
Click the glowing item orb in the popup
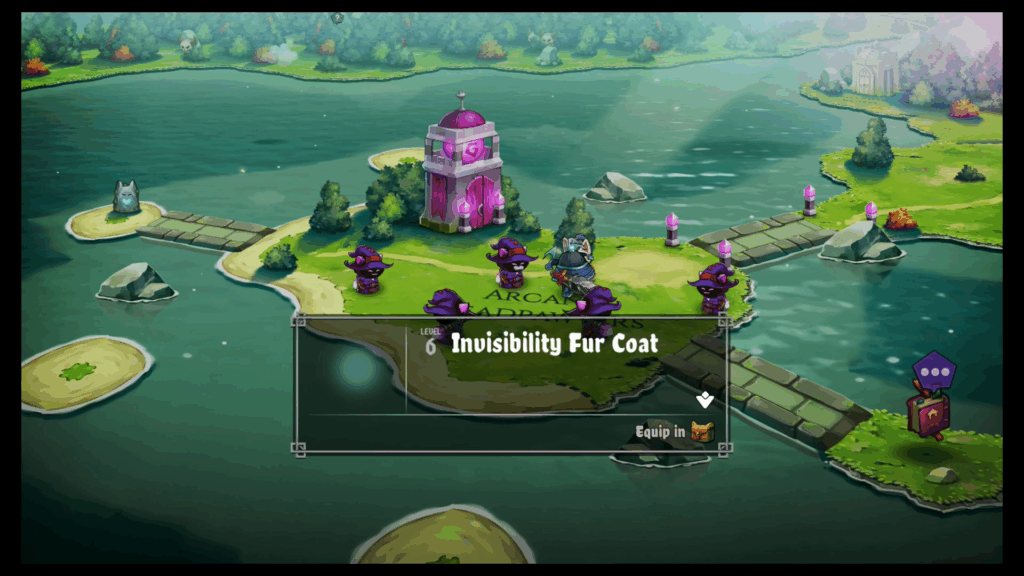click(356, 369)
